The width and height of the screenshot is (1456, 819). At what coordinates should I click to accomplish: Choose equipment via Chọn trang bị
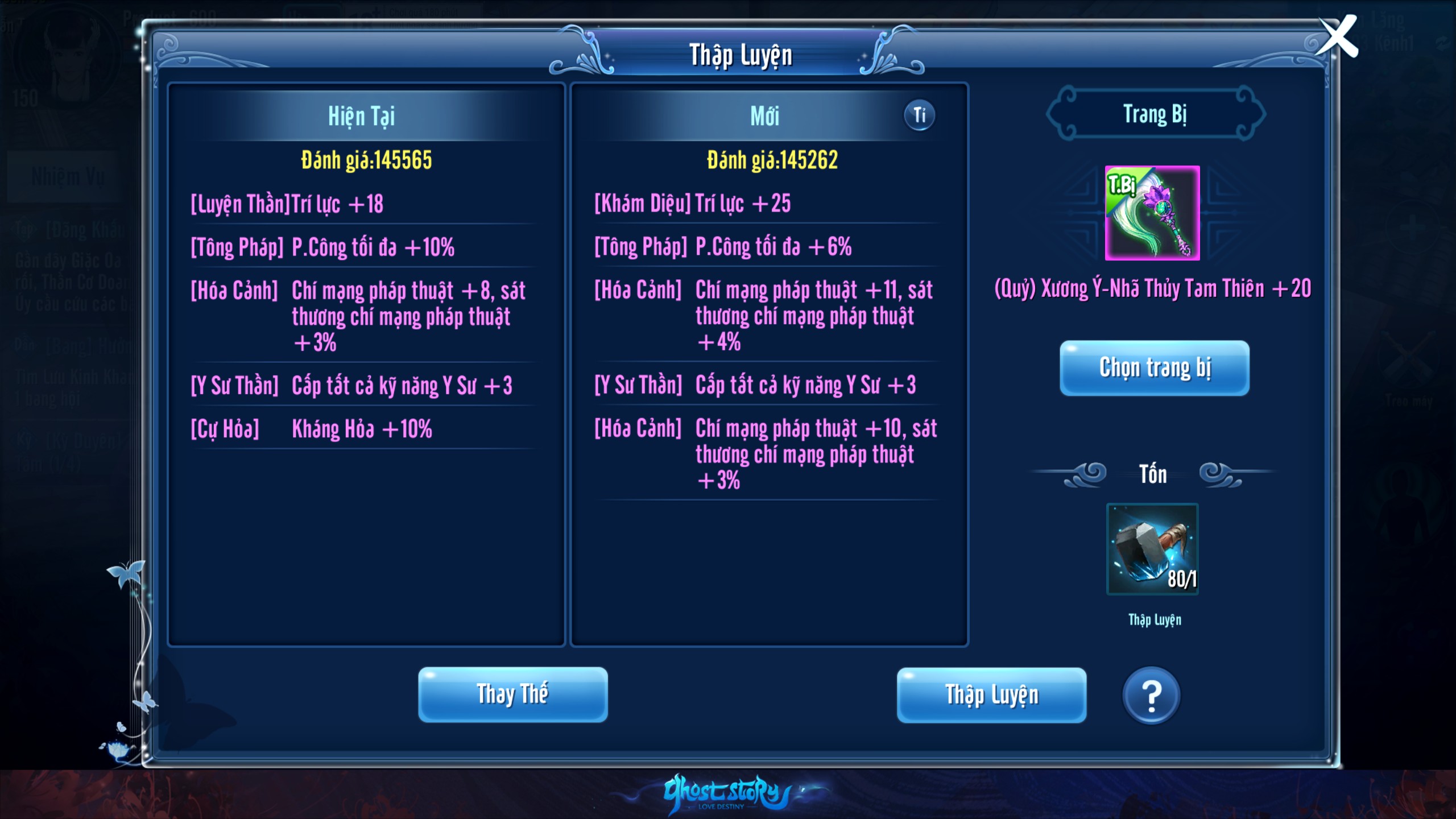coord(1154,368)
